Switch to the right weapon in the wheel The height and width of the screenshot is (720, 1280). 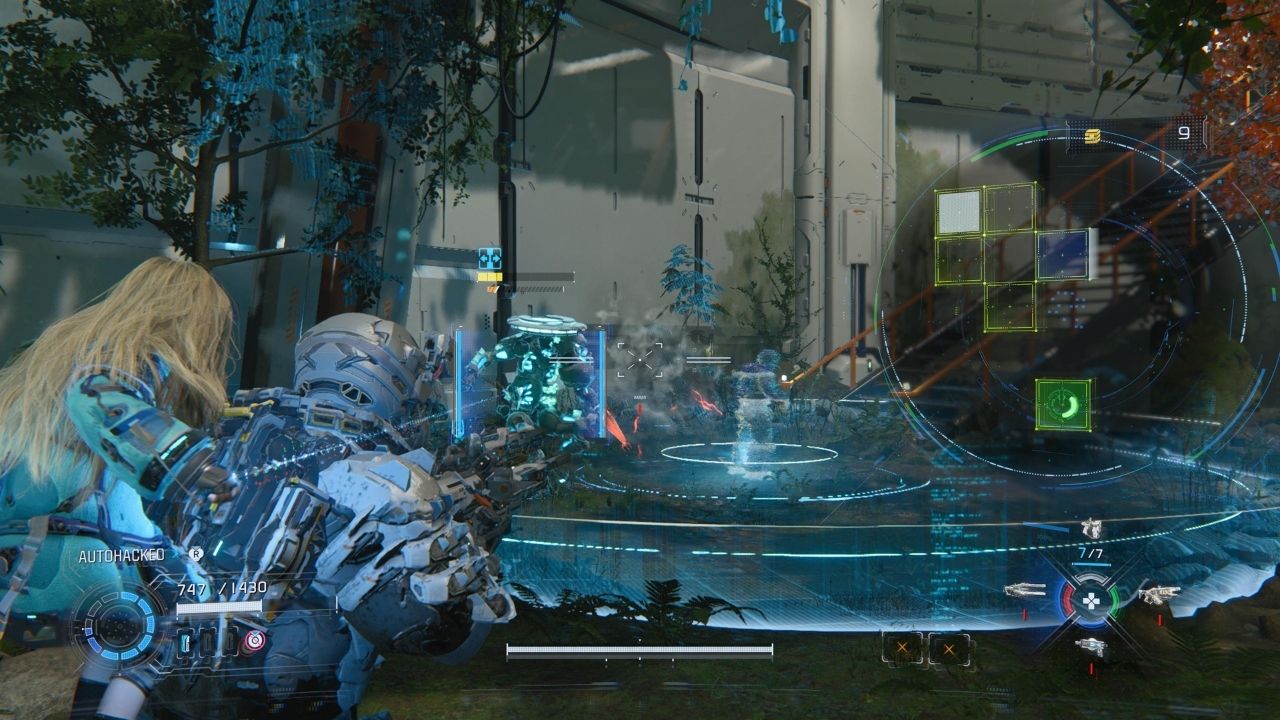pos(1158,594)
